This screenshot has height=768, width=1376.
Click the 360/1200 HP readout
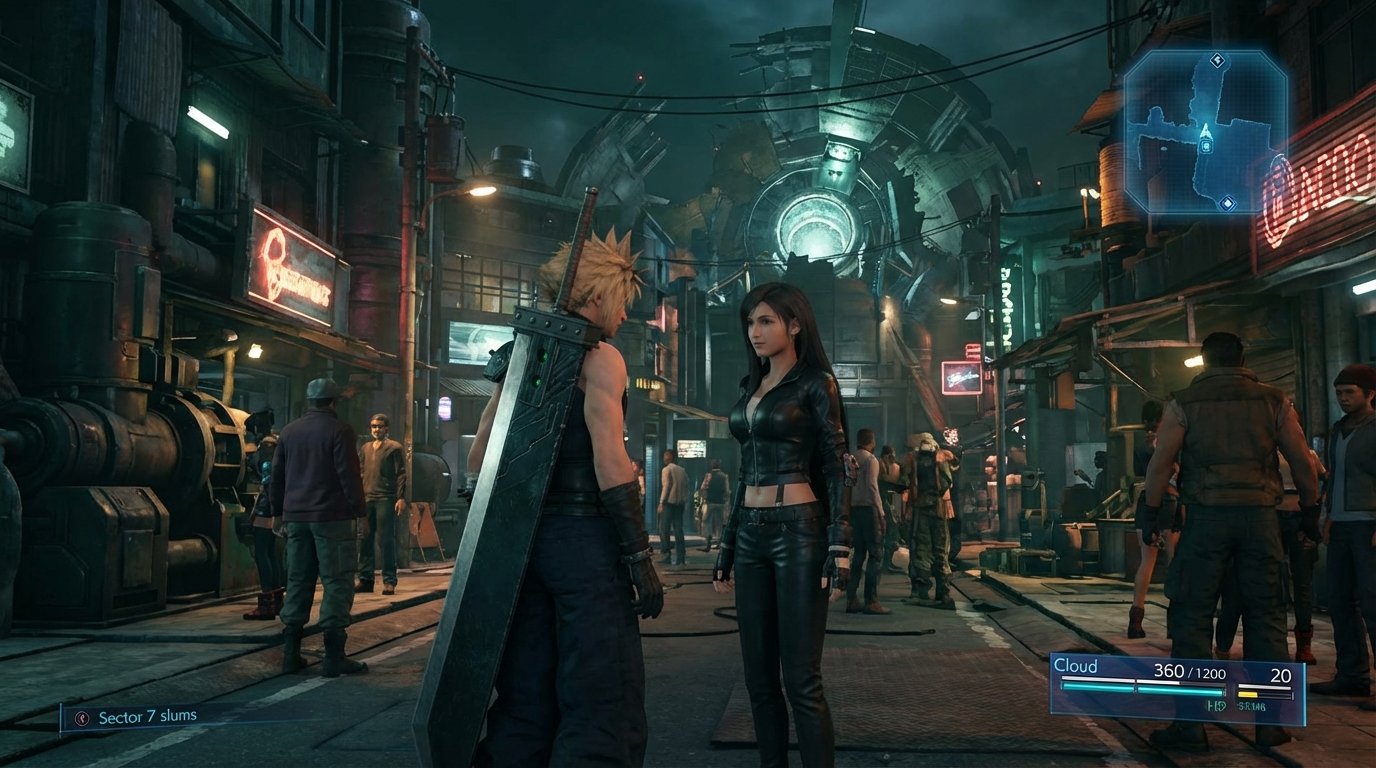1189,672
